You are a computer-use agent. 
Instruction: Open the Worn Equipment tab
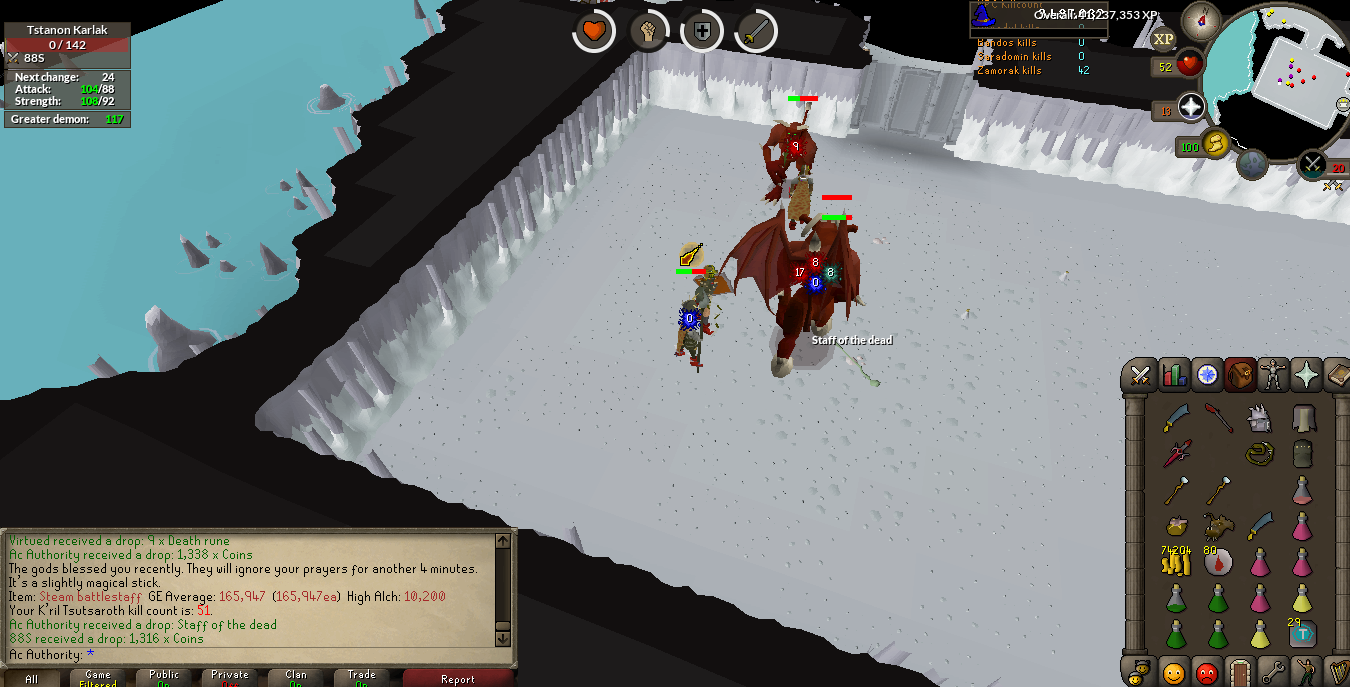(1273, 375)
